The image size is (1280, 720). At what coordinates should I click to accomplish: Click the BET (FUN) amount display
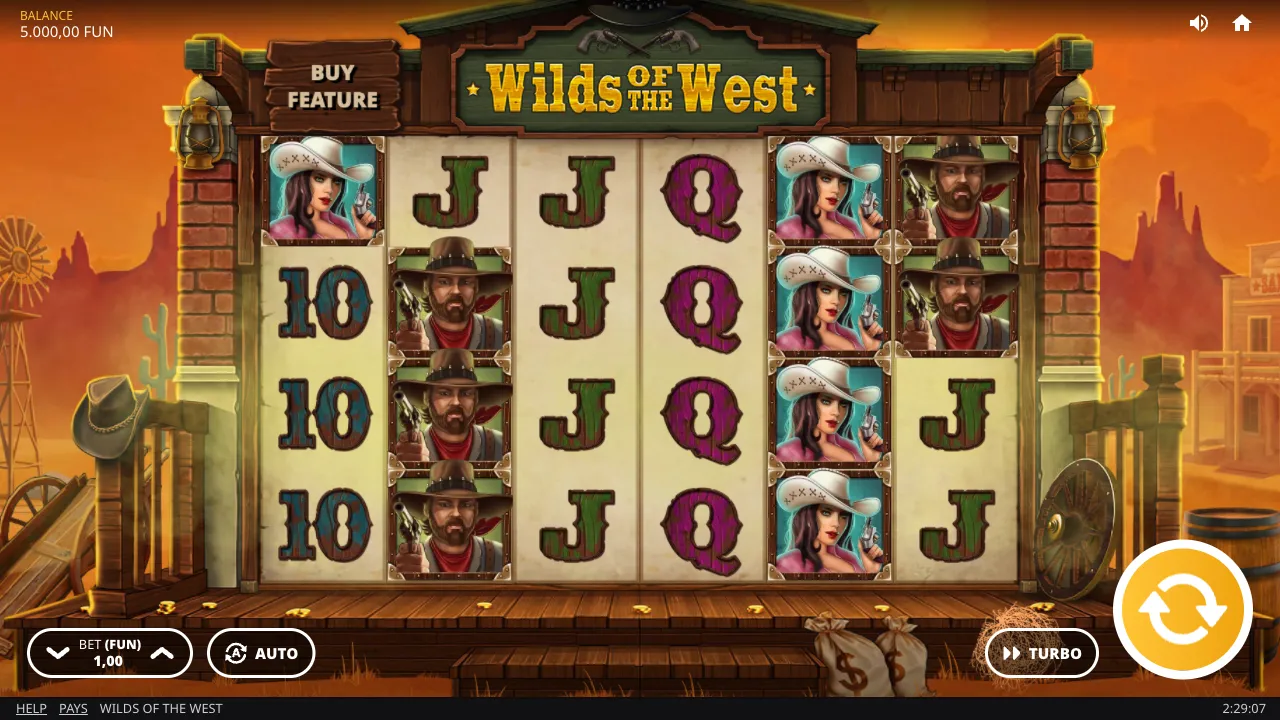109,653
